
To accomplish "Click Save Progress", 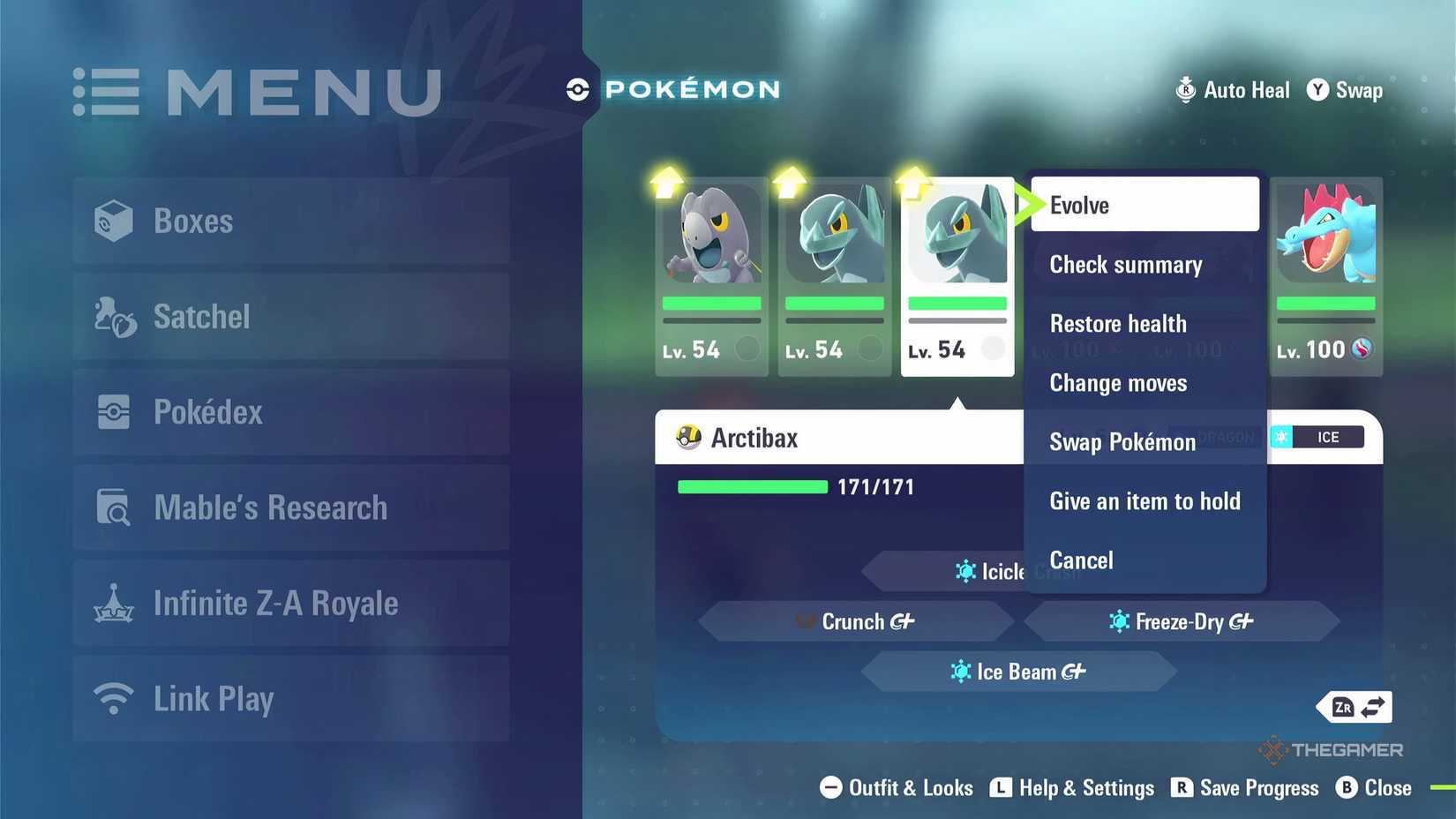I will pos(1245,787).
